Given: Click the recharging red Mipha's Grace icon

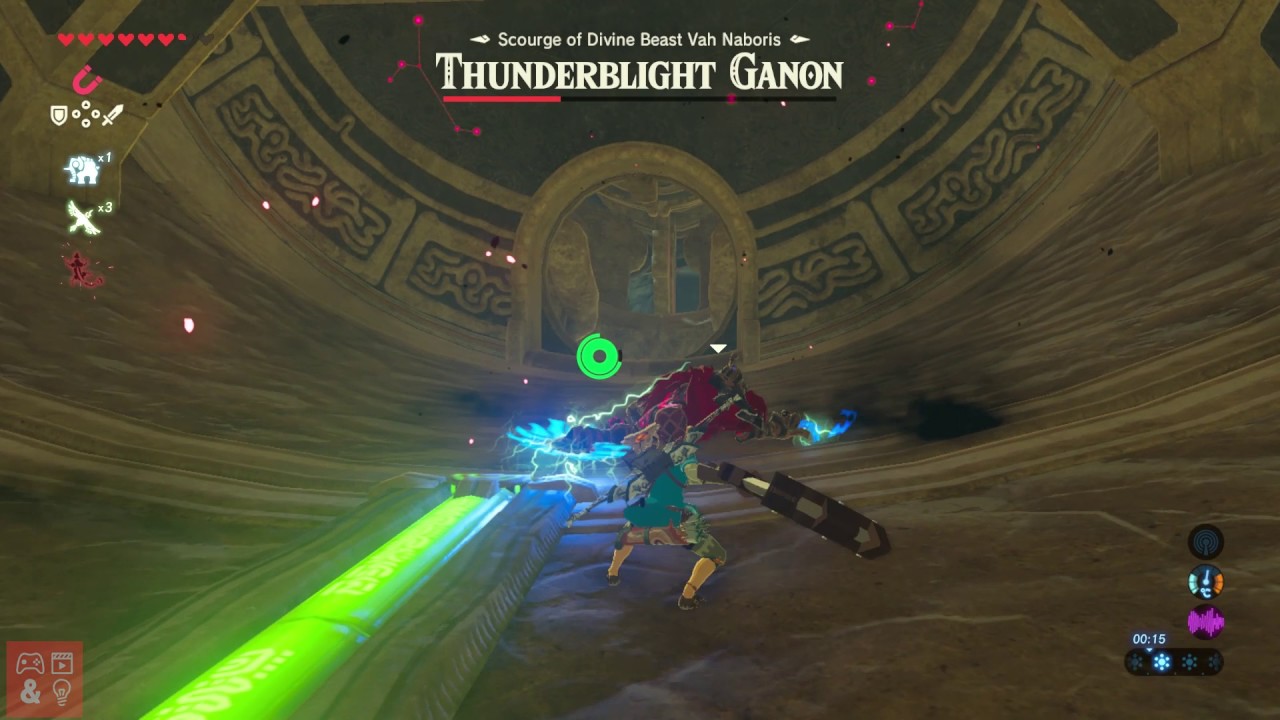Looking at the screenshot, I should tap(82, 268).
